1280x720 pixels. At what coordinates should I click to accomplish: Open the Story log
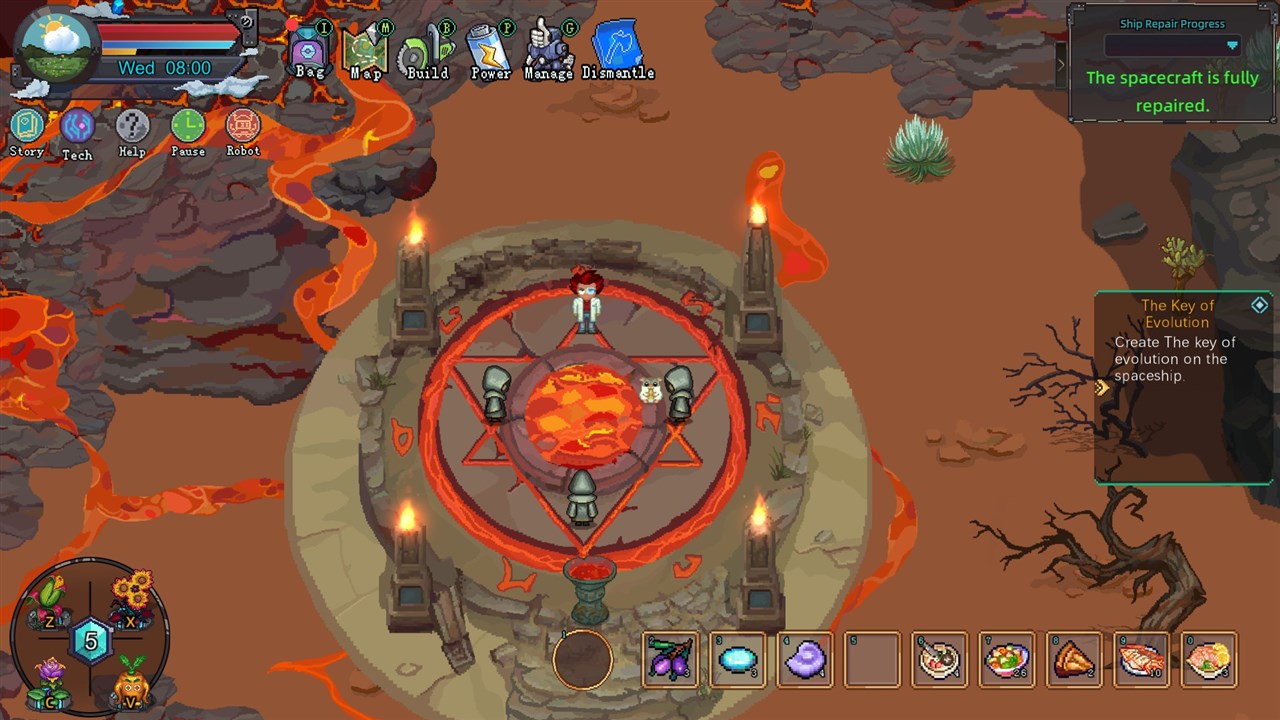[27, 129]
